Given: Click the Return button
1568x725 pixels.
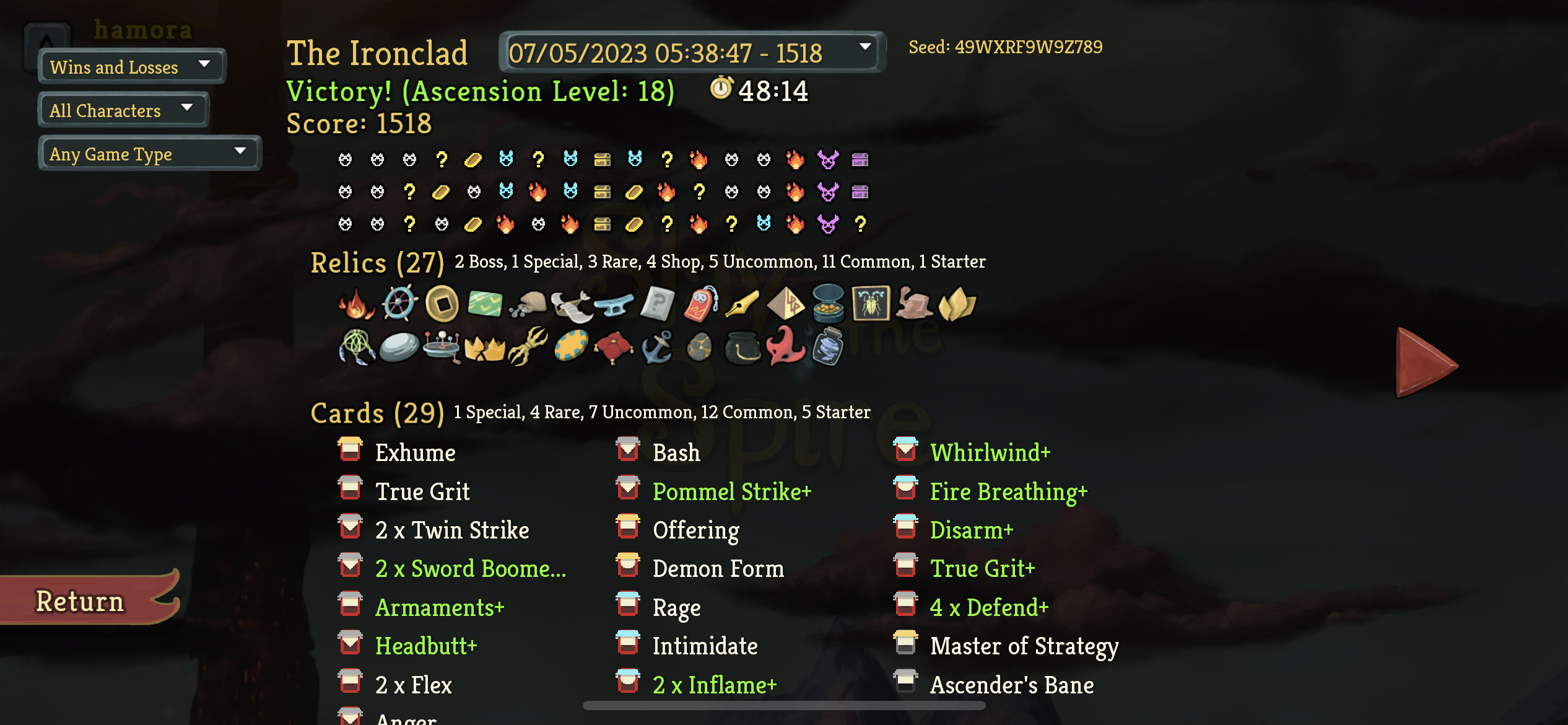Looking at the screenshot, I should [80, 600].
